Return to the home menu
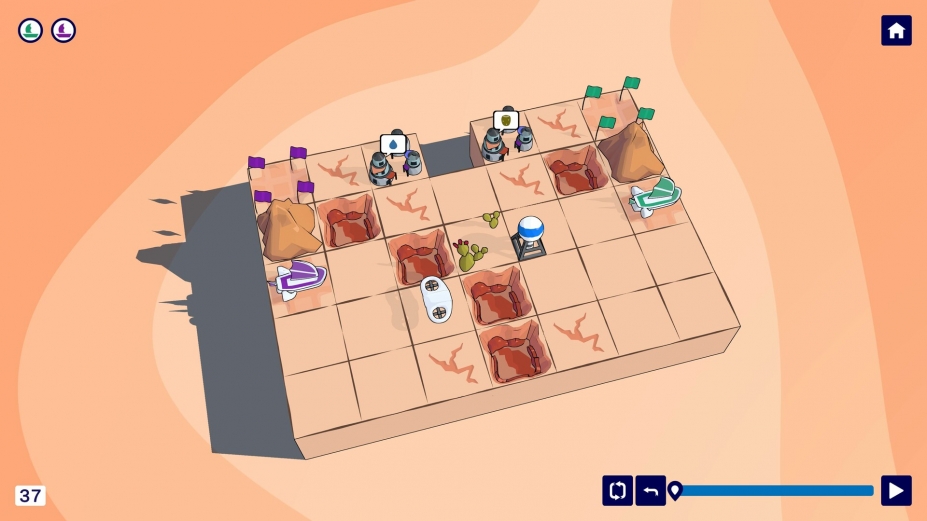927x521 pixels. point(896,31)
